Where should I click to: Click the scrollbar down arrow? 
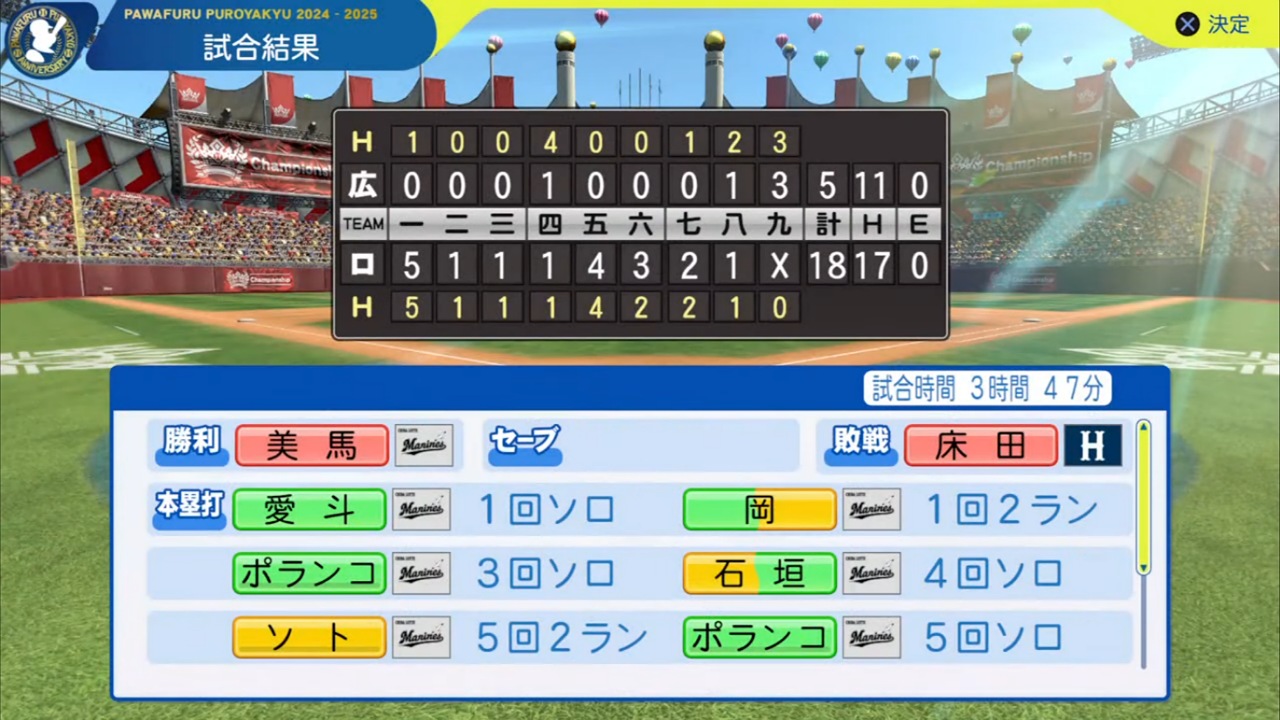[x=1143, y=566]
